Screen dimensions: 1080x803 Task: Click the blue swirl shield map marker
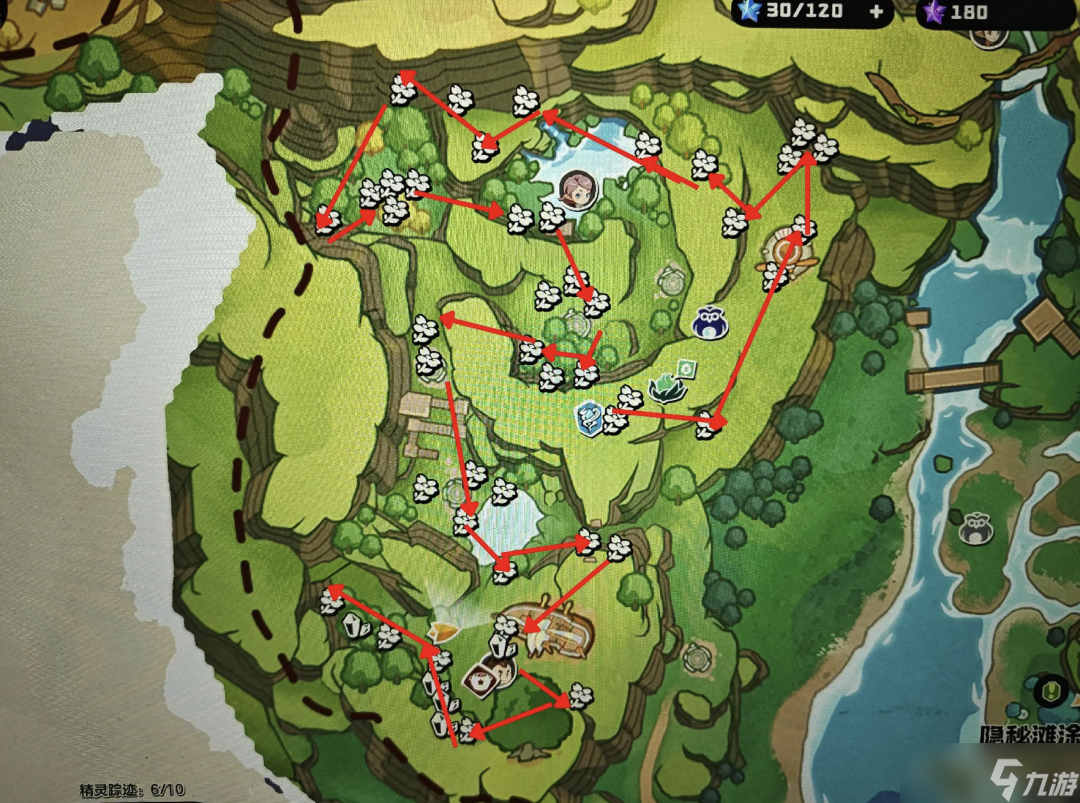coord(589,415)
